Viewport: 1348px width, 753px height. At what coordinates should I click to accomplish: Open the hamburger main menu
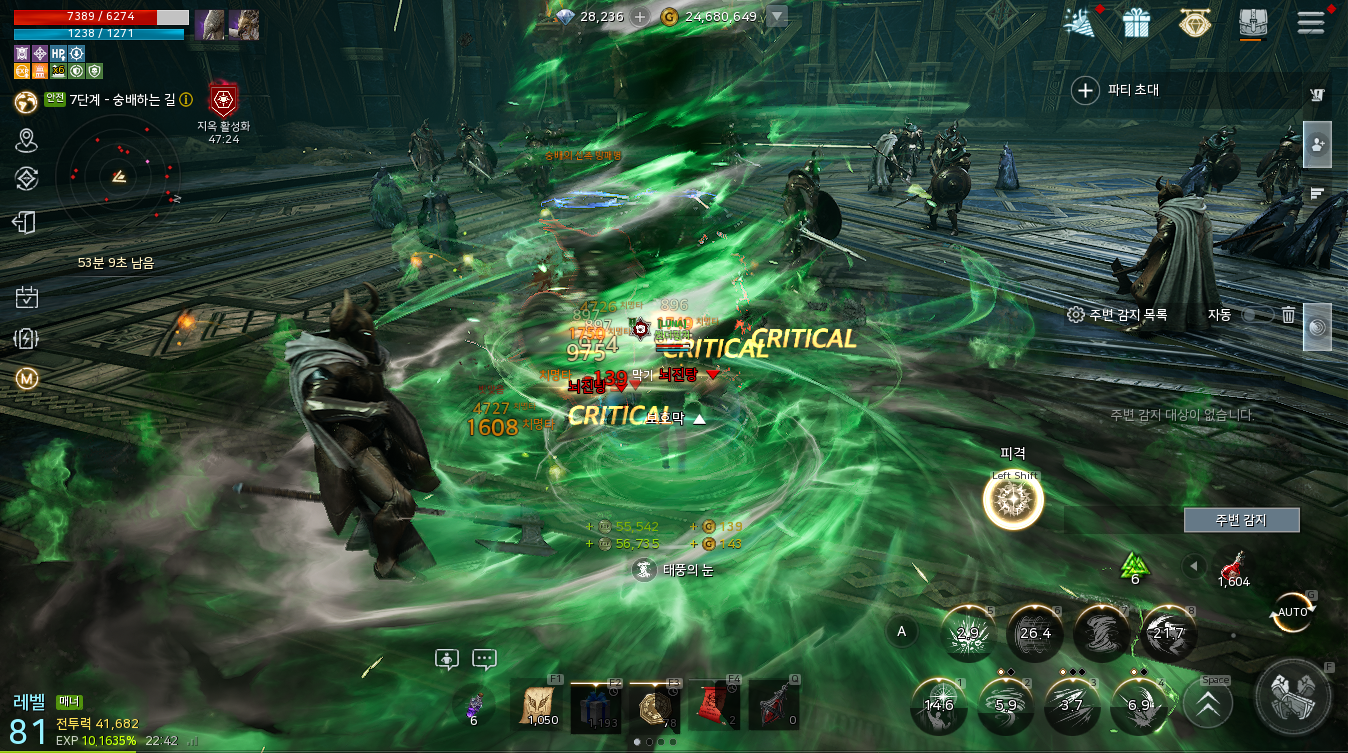click(x=1310, y=23)
